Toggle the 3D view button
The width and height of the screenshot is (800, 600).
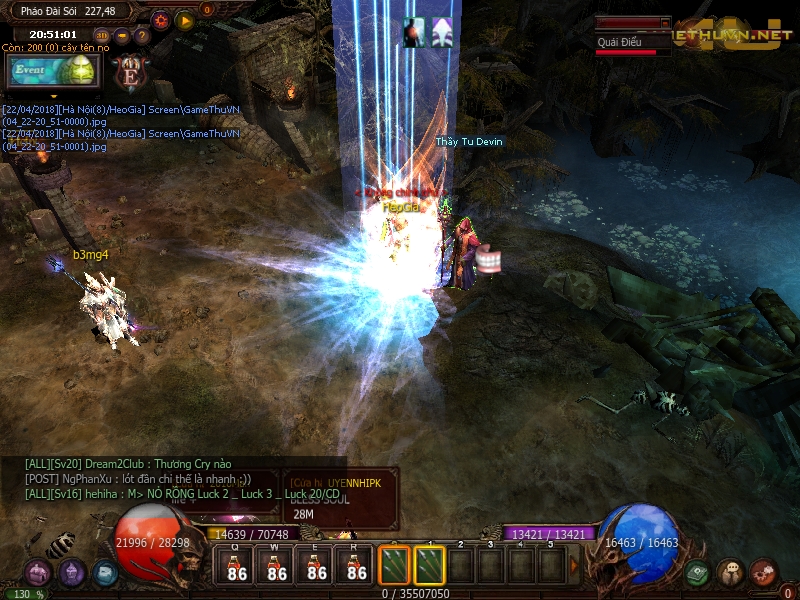click(102, 36)
